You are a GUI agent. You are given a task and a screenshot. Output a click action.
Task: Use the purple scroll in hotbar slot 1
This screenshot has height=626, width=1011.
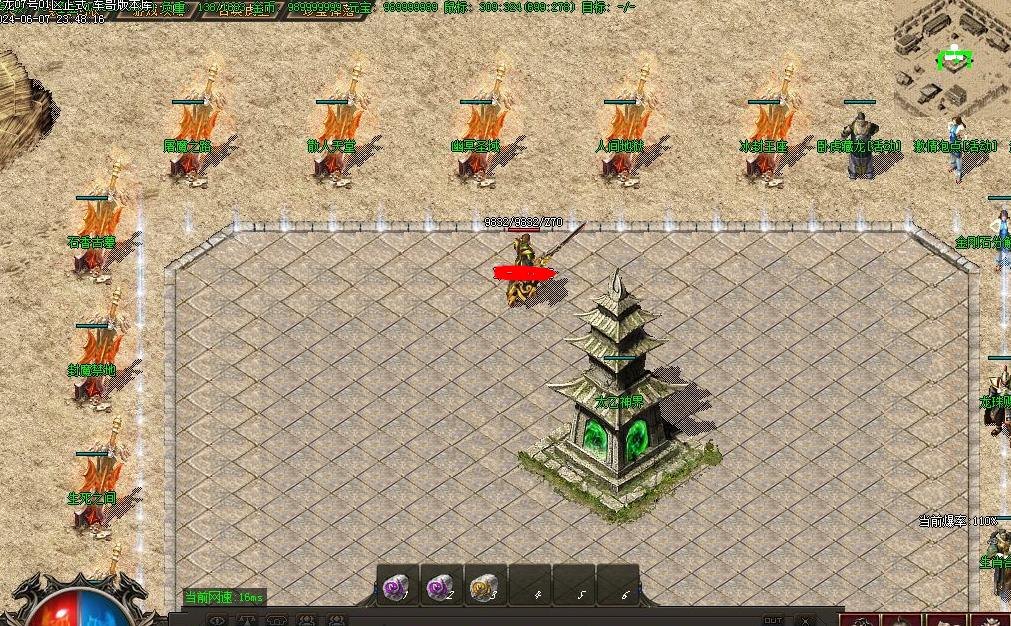pos(397,586)
